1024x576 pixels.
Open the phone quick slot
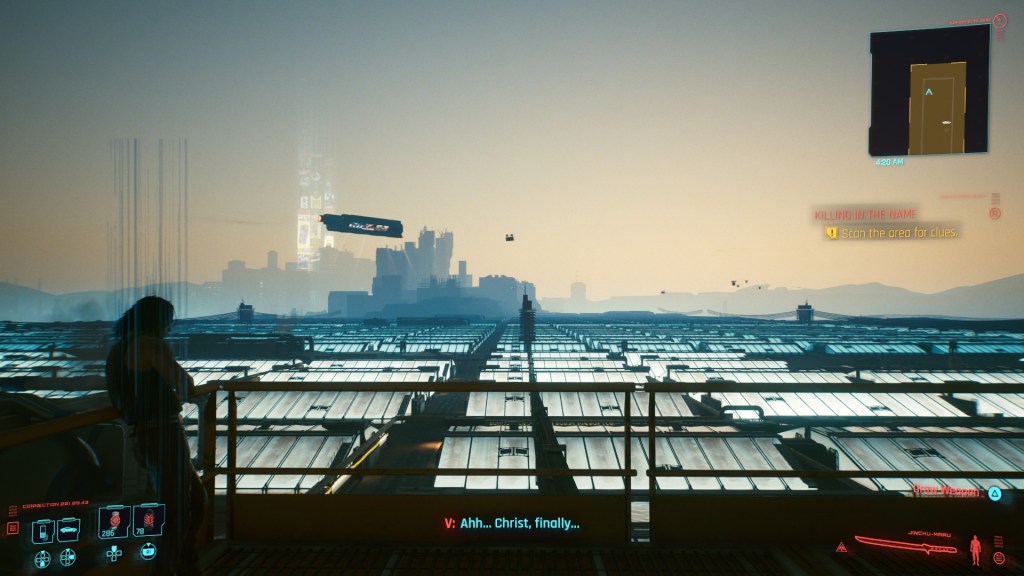43,530
